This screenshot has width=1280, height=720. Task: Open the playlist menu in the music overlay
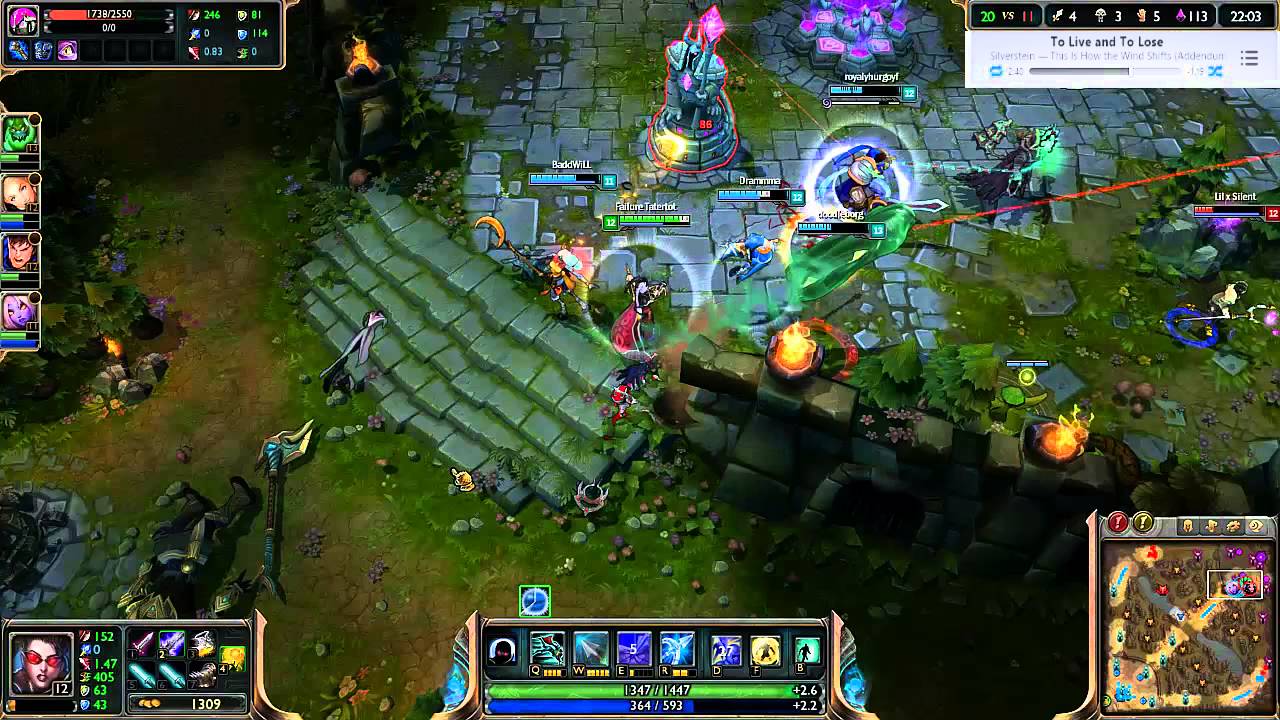1250,58
